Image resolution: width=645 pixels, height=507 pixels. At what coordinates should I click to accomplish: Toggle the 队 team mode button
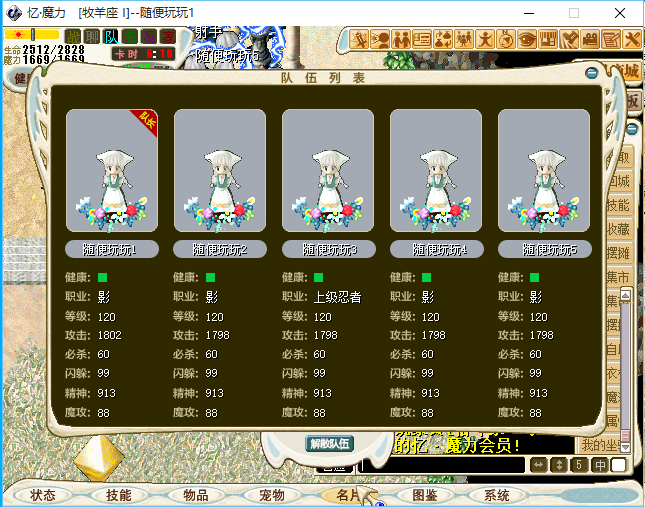click(x=111, y=36)
